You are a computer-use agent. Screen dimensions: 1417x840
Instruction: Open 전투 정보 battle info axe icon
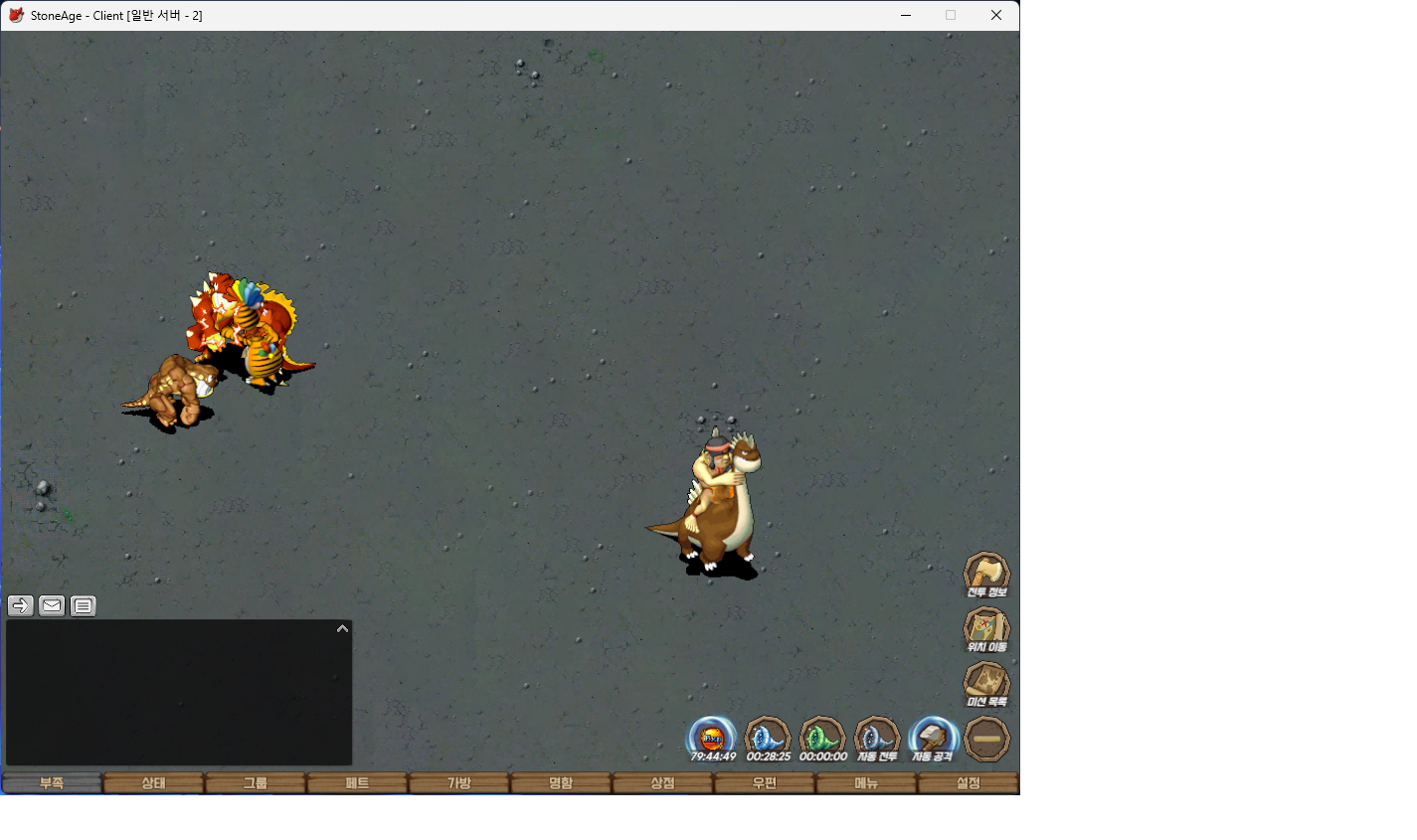click(986, 575)
